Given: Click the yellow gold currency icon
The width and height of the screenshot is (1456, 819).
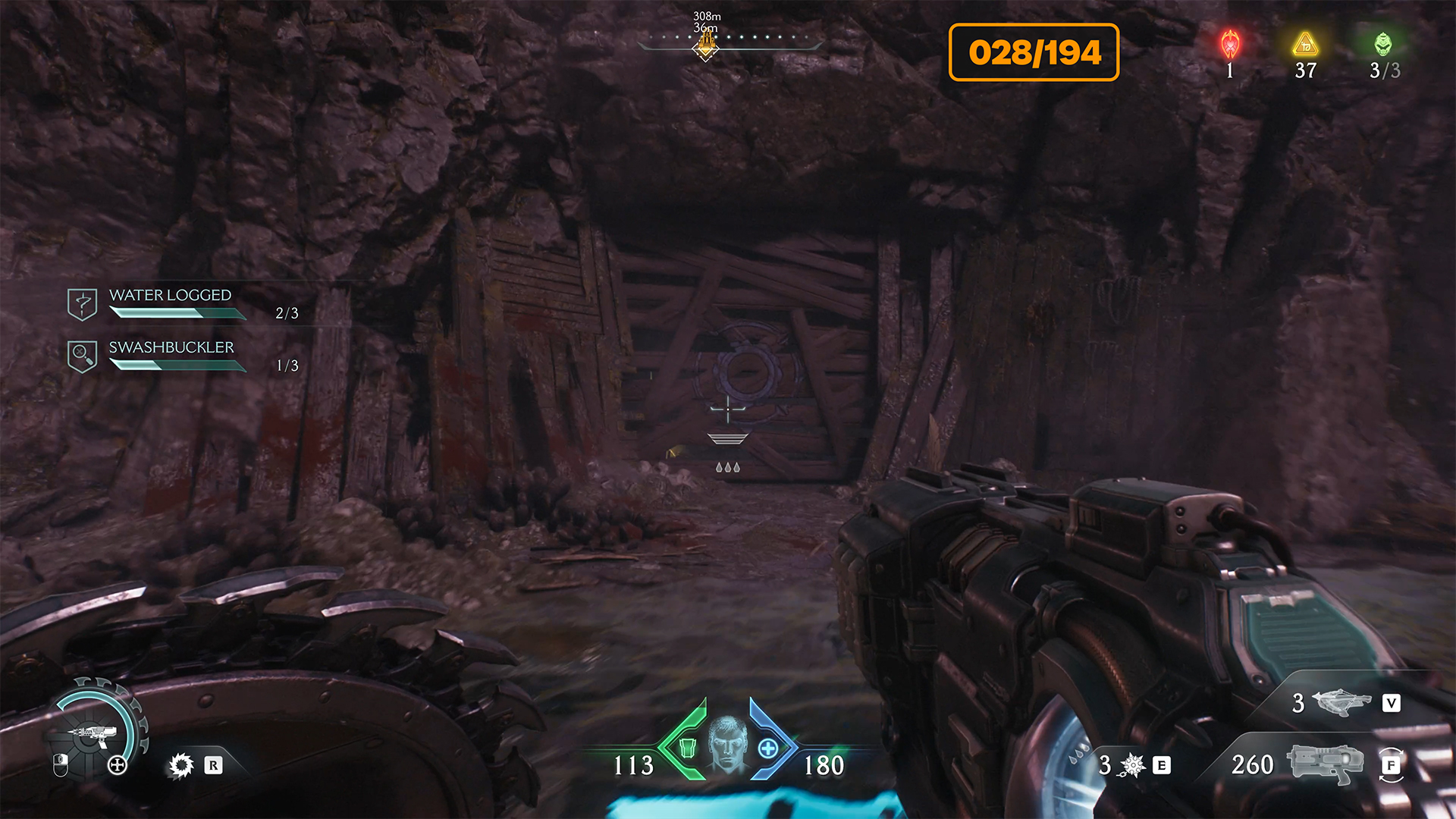Looking at the screenshot, I should tap(1305, 45).
